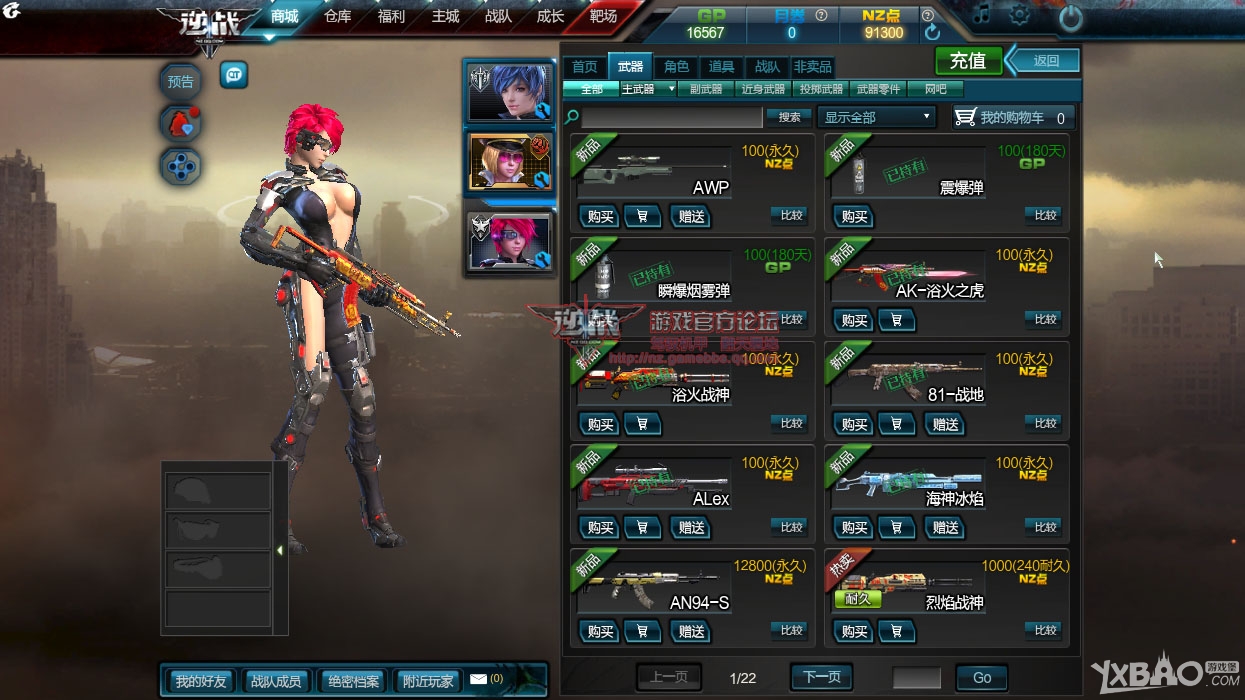The width and height of the screenshot is (1245, 700).
Task: Open 我的购物车 shopping cart
Action: [x=1013, y=117]
